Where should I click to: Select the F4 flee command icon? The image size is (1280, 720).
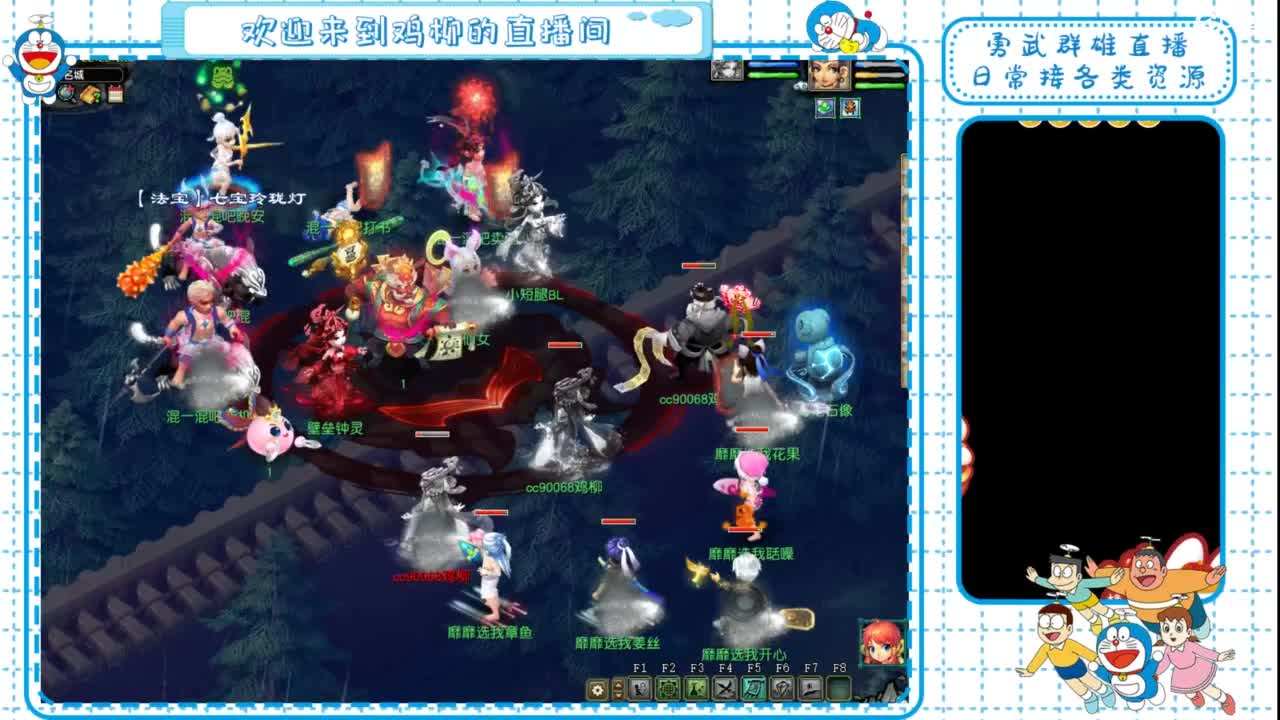723,688
